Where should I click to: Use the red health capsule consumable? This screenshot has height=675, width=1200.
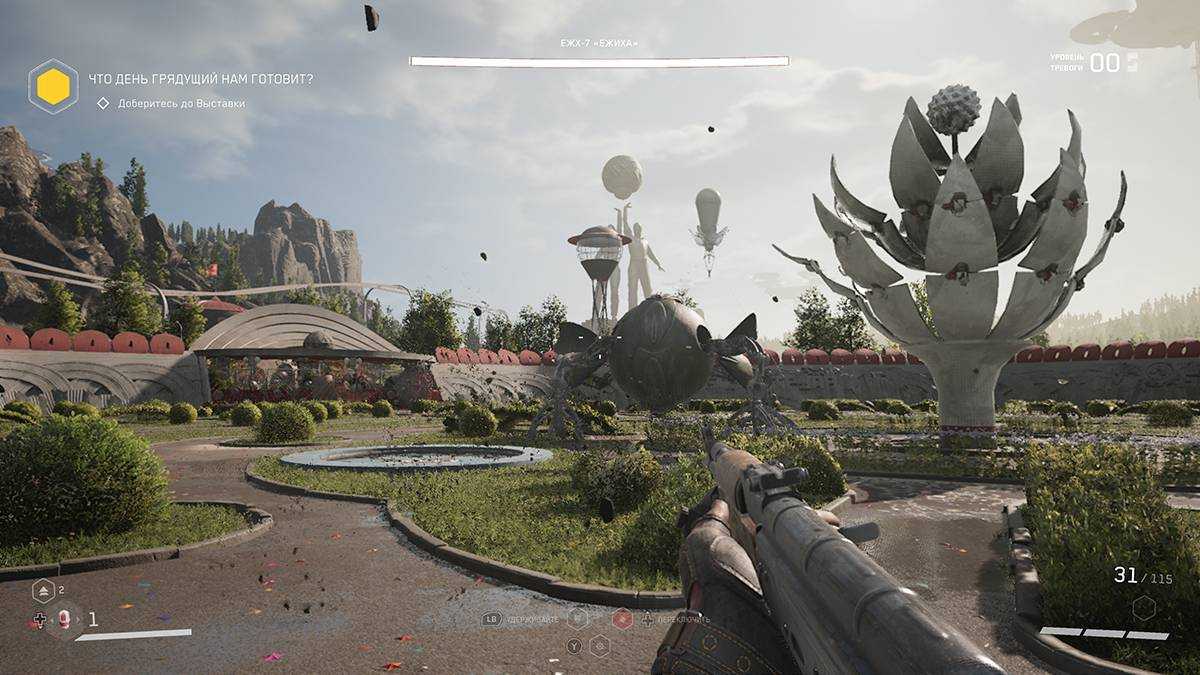coord(65,619)
